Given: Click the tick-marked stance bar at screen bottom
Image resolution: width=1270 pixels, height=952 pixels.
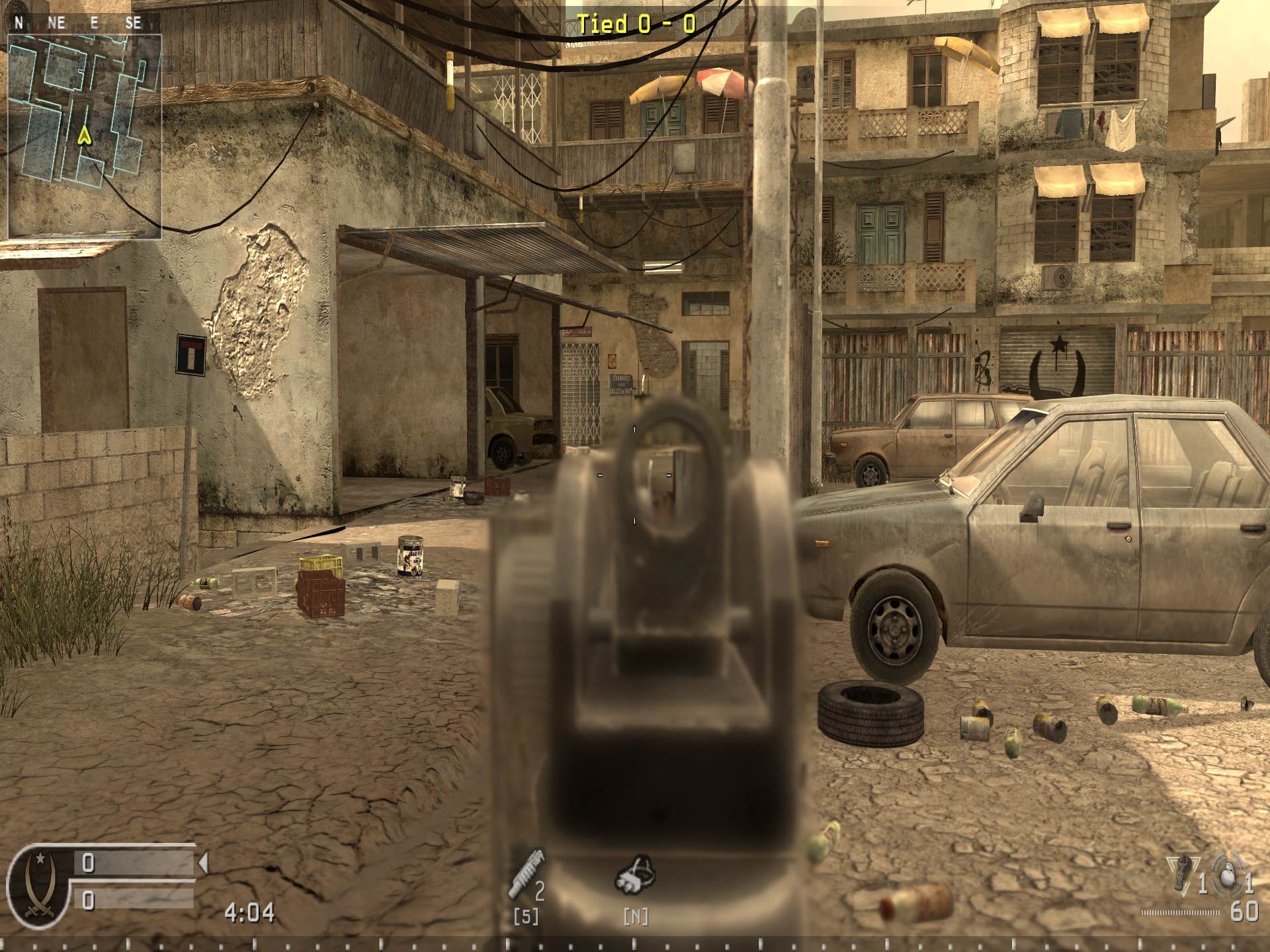Looking at the screenshot, I should [635, 940].
